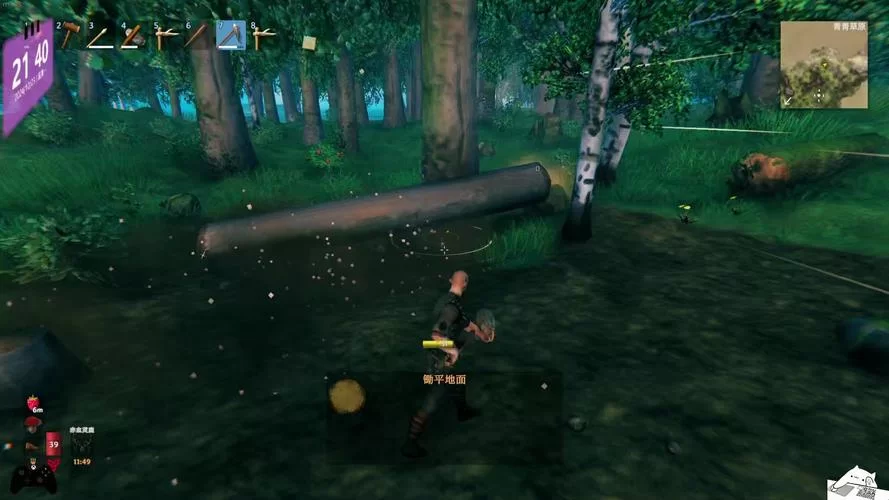
Task: Click the red mushroom food icon
Action: 32,424
